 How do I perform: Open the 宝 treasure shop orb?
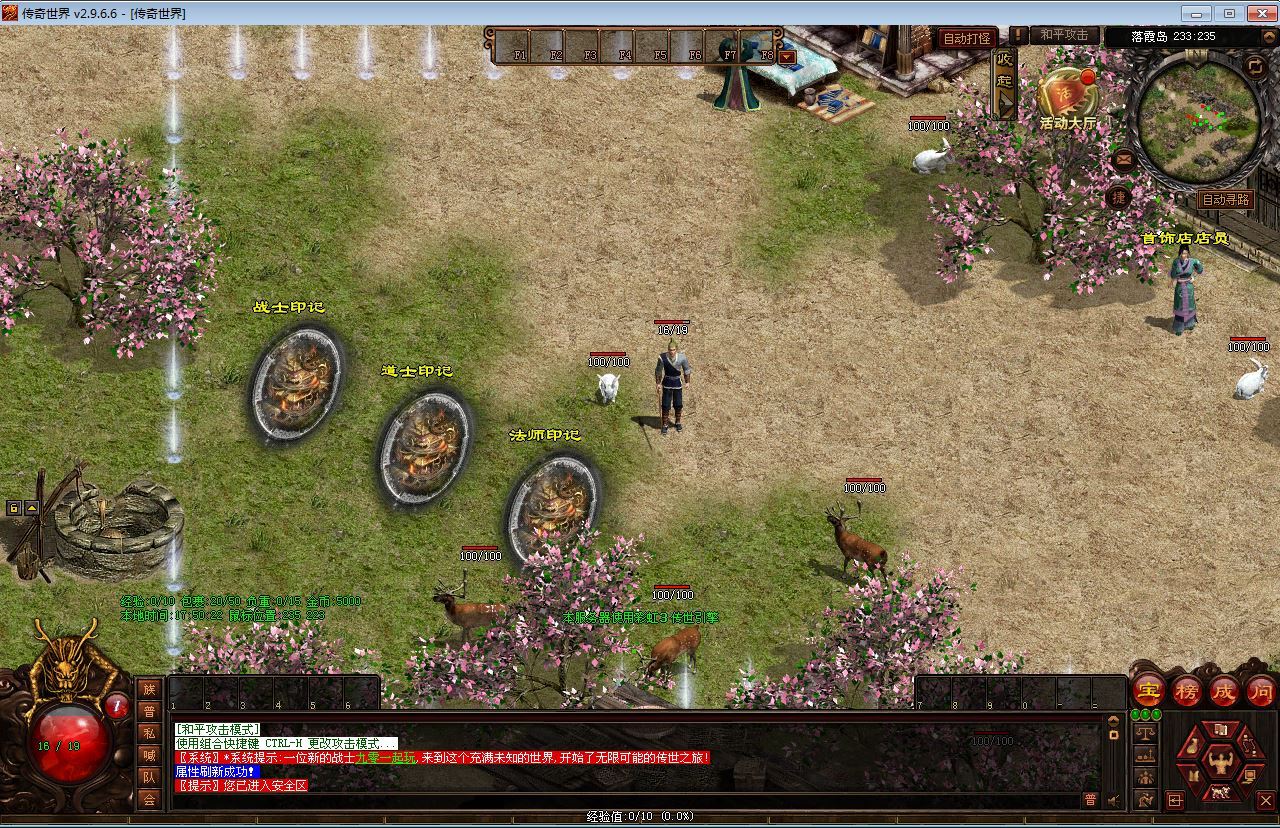[x=1149, y=690]
